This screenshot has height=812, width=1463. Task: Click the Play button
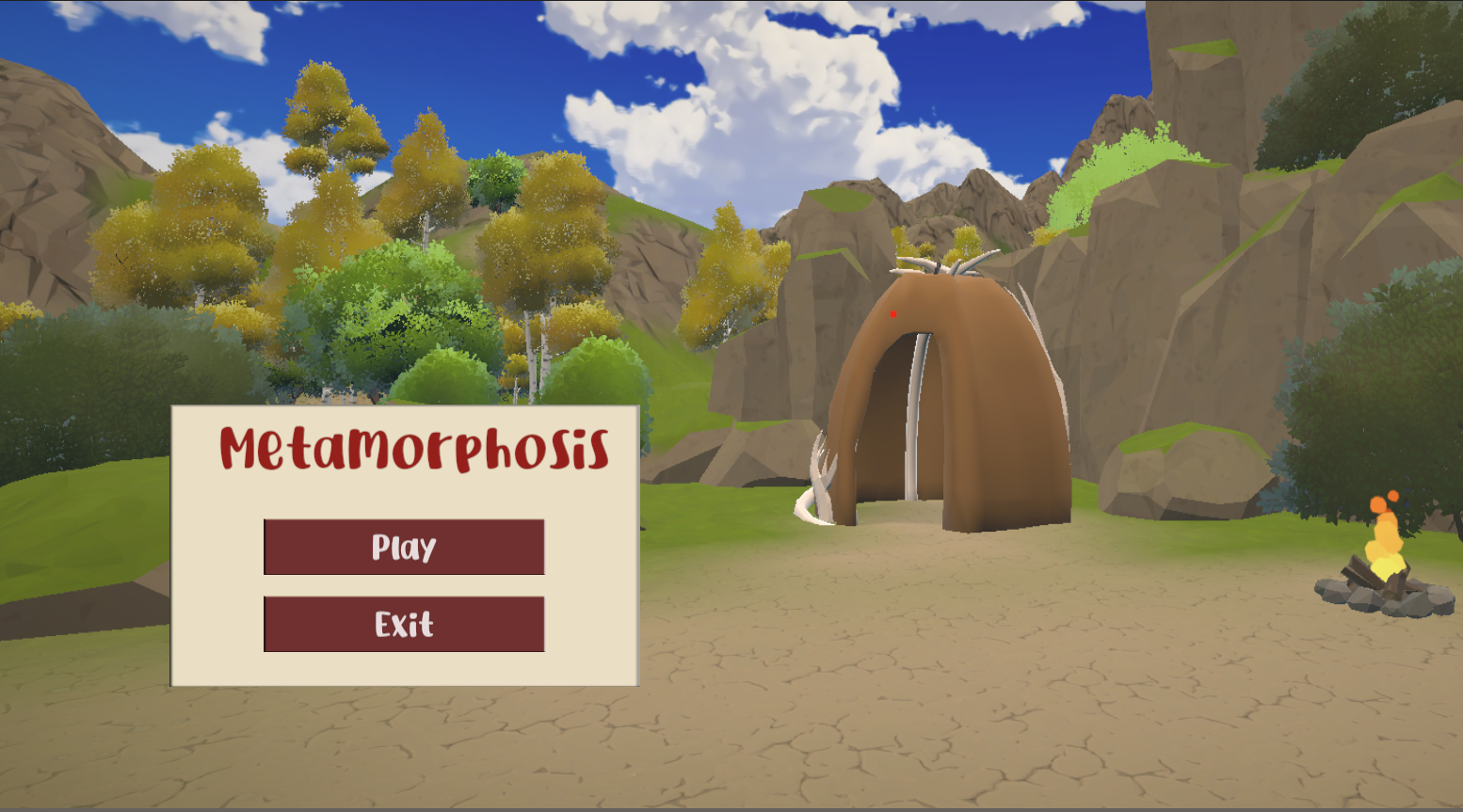point(404,547)
